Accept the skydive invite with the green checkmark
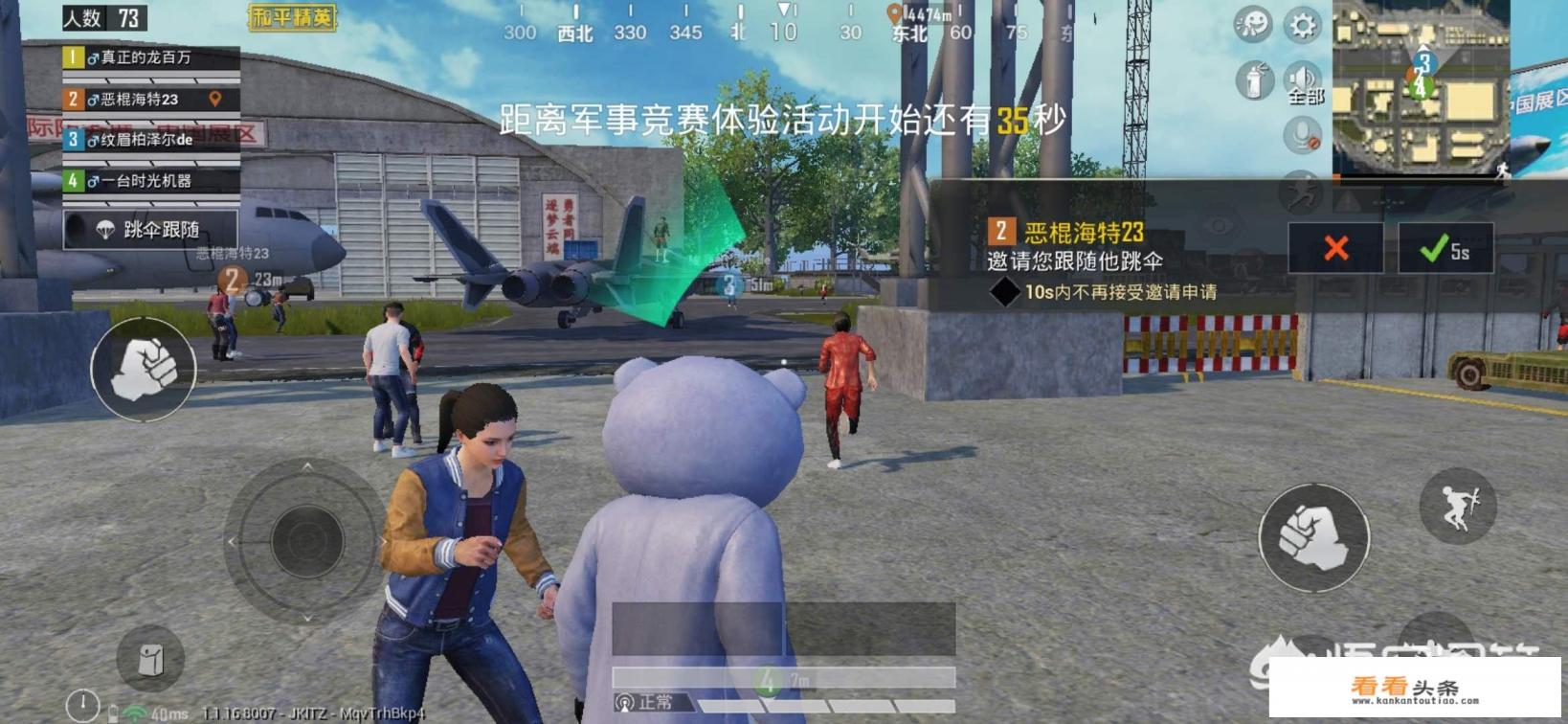1568x724 pixels. [1432, 251]
